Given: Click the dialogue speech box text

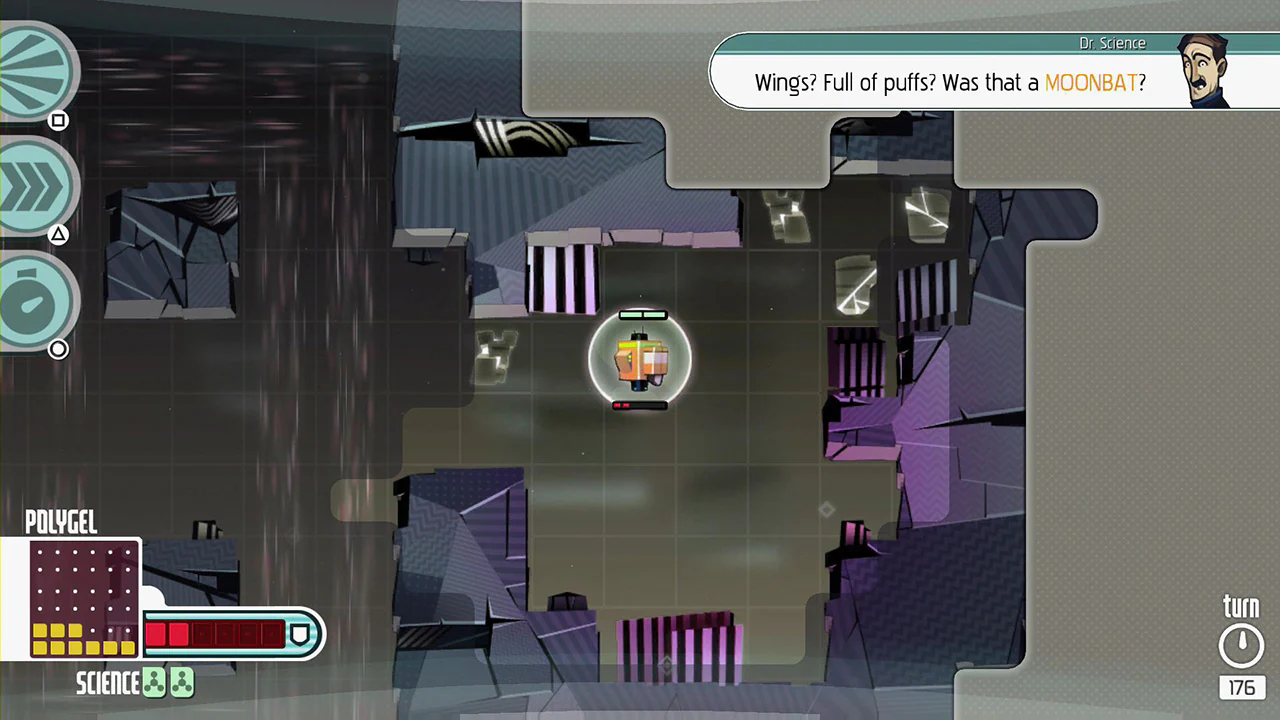Looking at the screenshot, I should [x=900, y=83].
